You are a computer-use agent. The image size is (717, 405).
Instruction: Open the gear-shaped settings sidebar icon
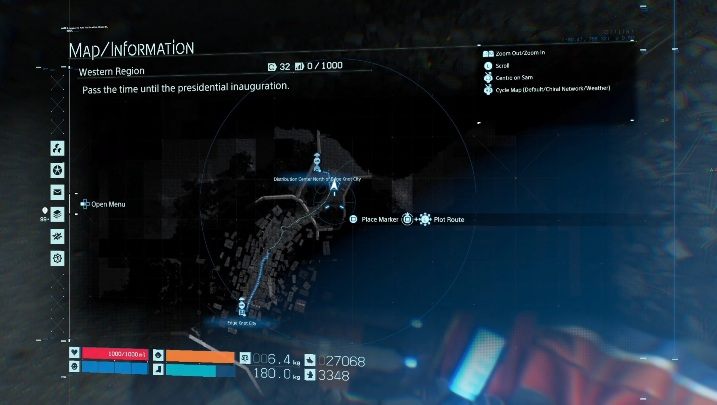(x=57, y=258)
